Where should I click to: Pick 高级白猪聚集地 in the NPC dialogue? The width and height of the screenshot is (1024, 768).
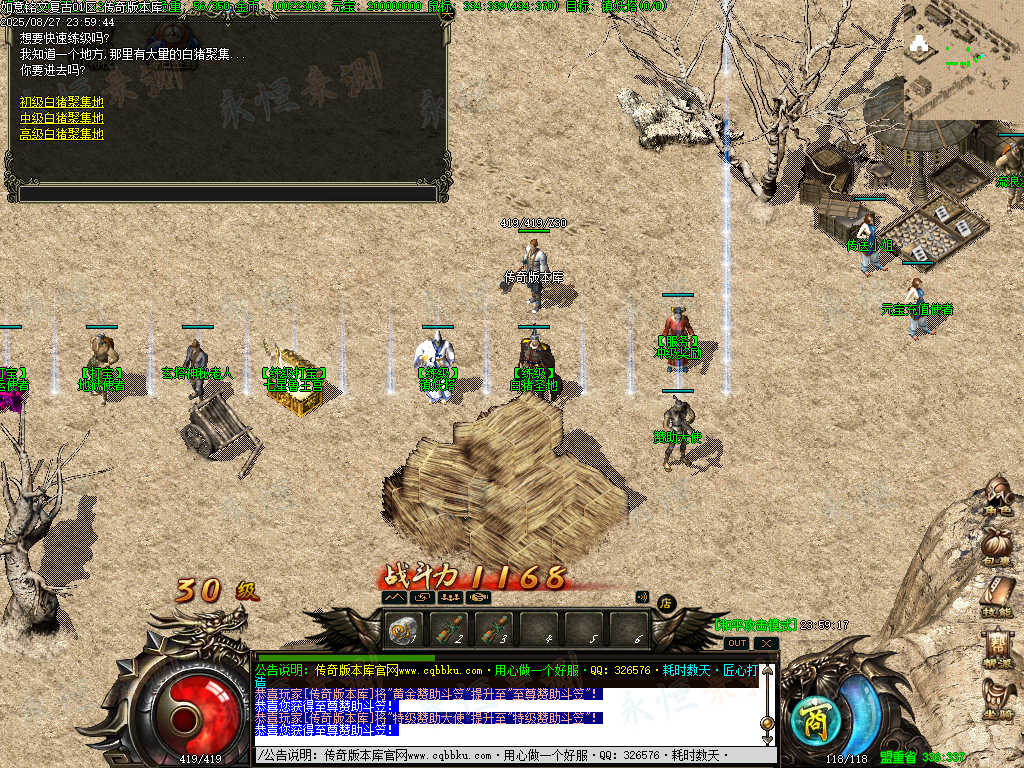[61, 134]
